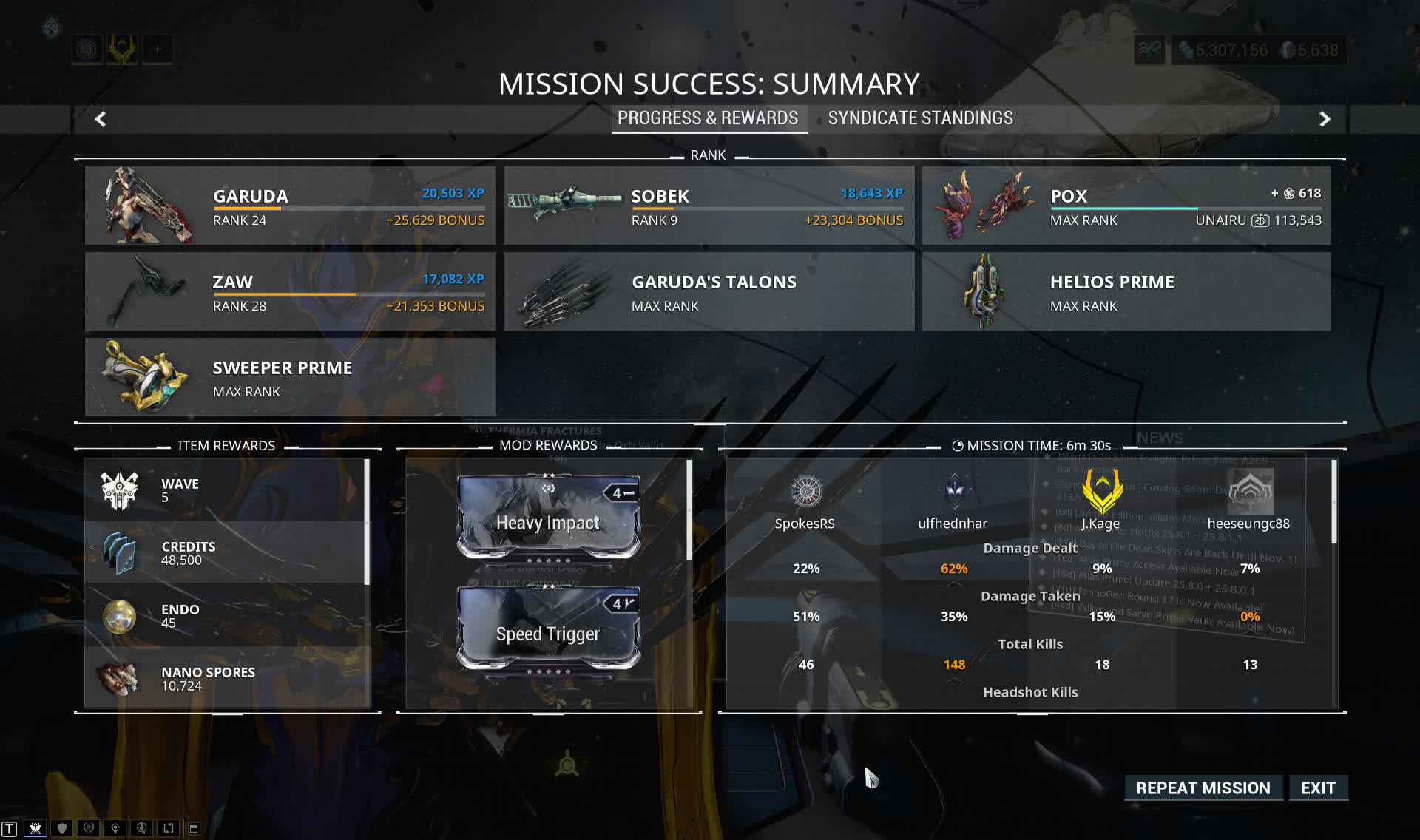Viewport: 1420px width, 840px height.
Task: Click the Credits reward row
Action: tap(226, 552)
